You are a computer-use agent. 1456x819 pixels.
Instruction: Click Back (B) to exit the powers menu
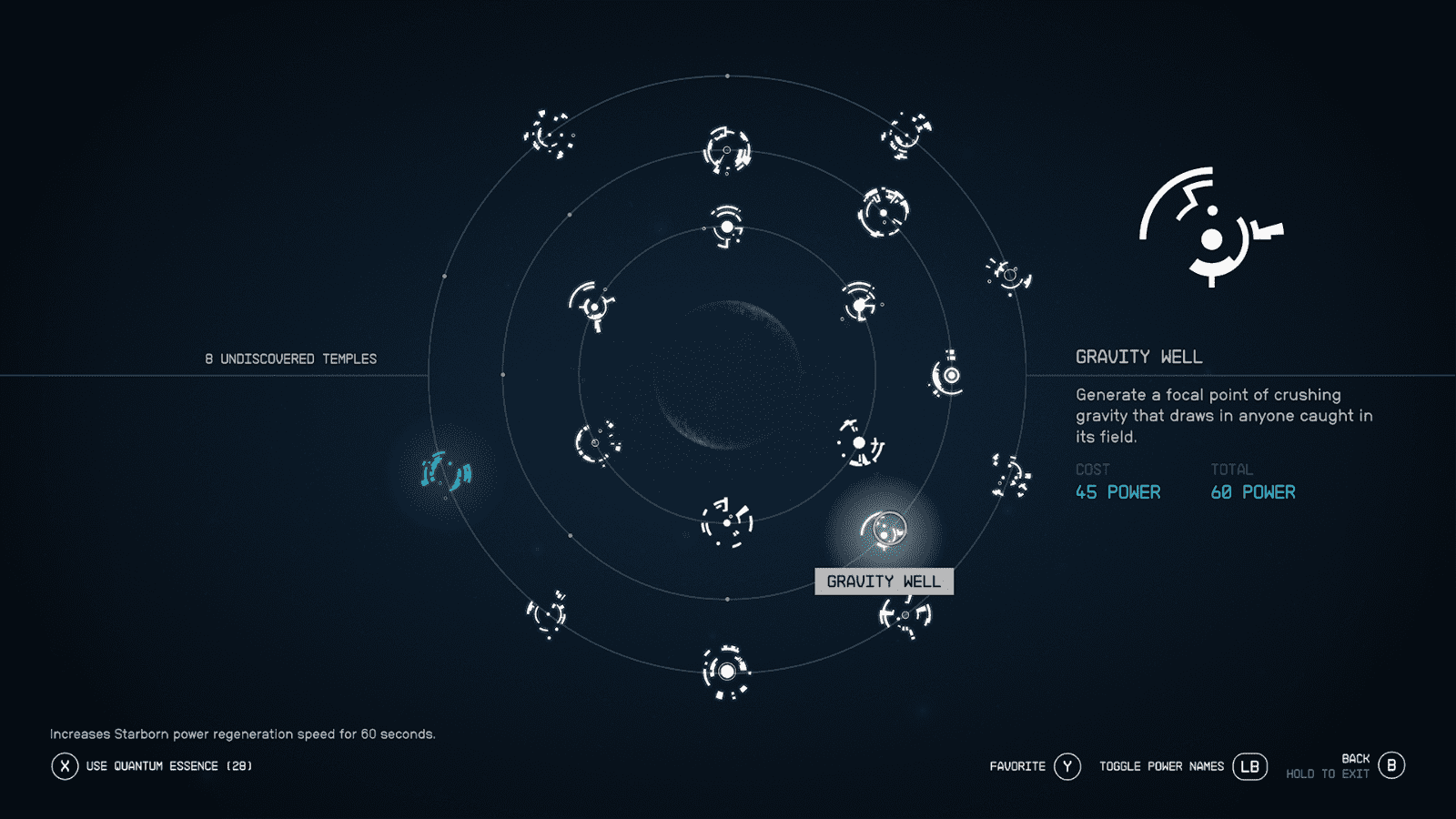[1390, 764]
